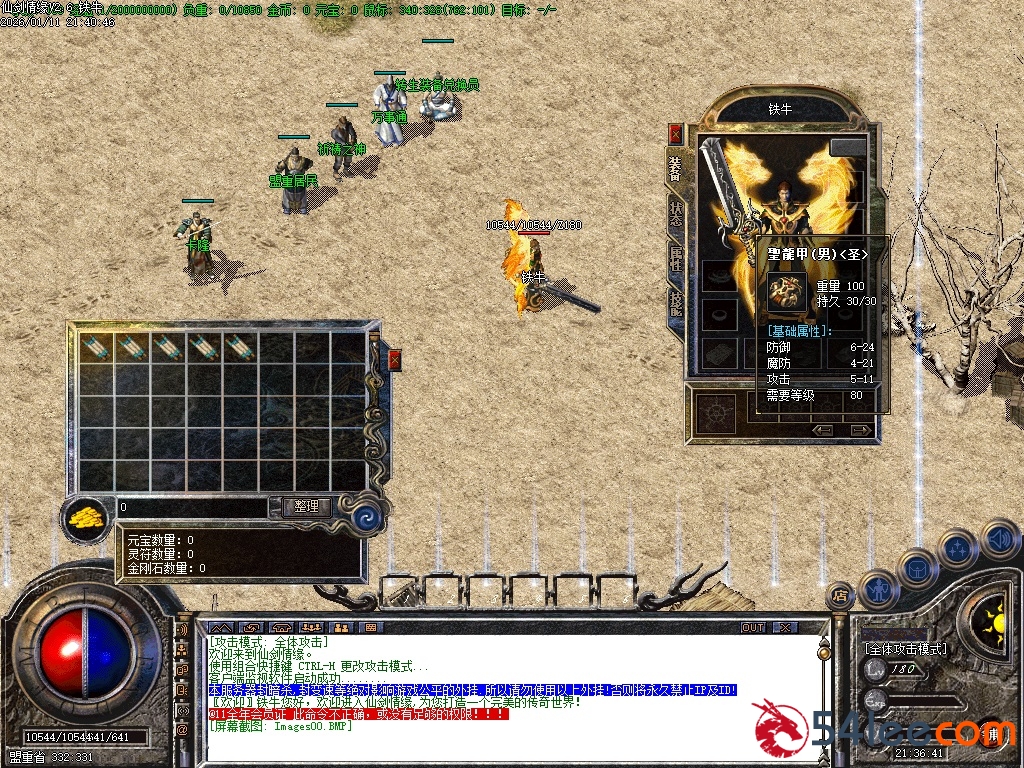Close the inventory bag window
The height and width of the screenshot is (768, 1024).
(x=394, y=360)
